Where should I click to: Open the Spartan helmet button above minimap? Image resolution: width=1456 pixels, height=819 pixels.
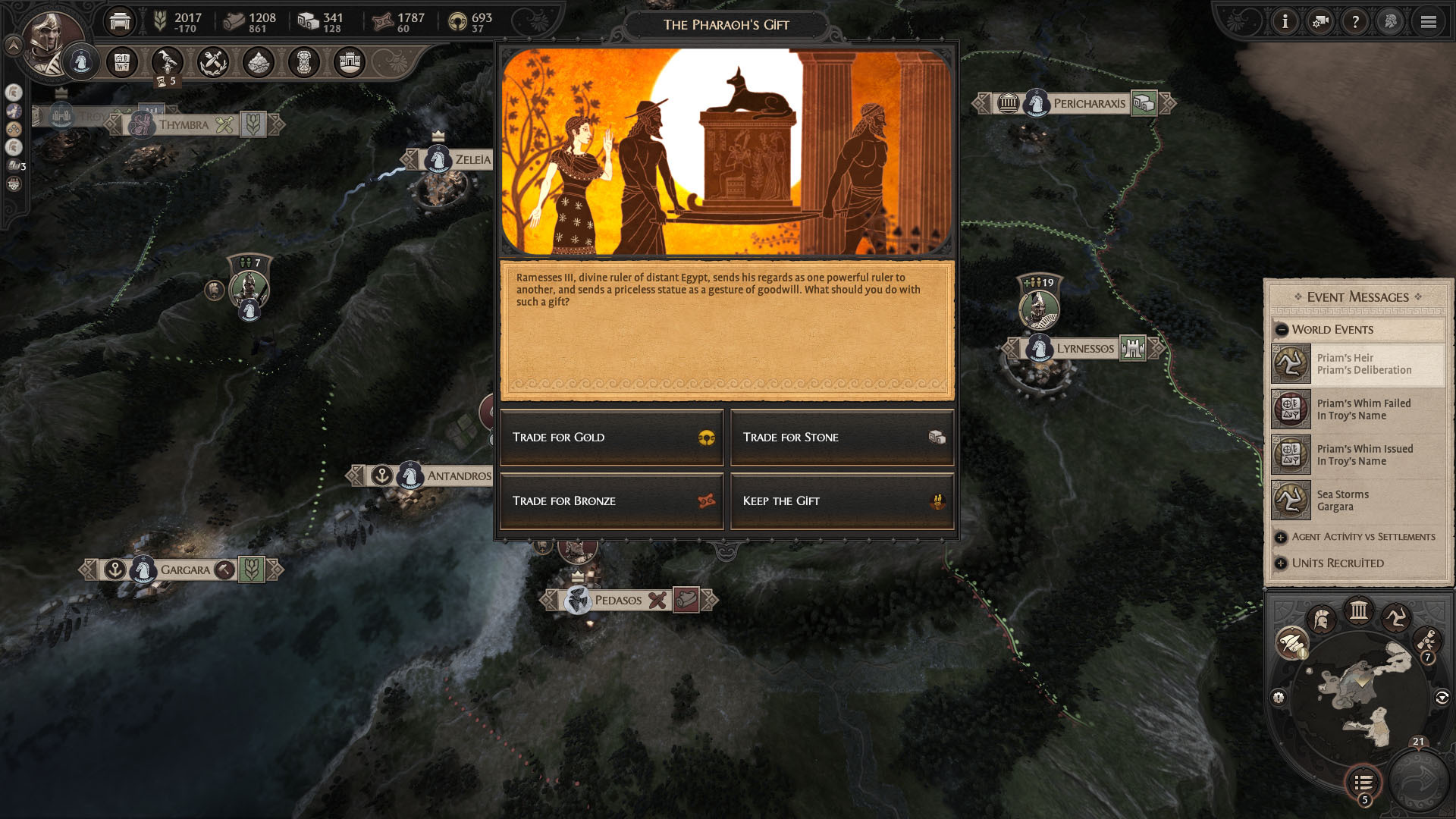(1322, 620)
